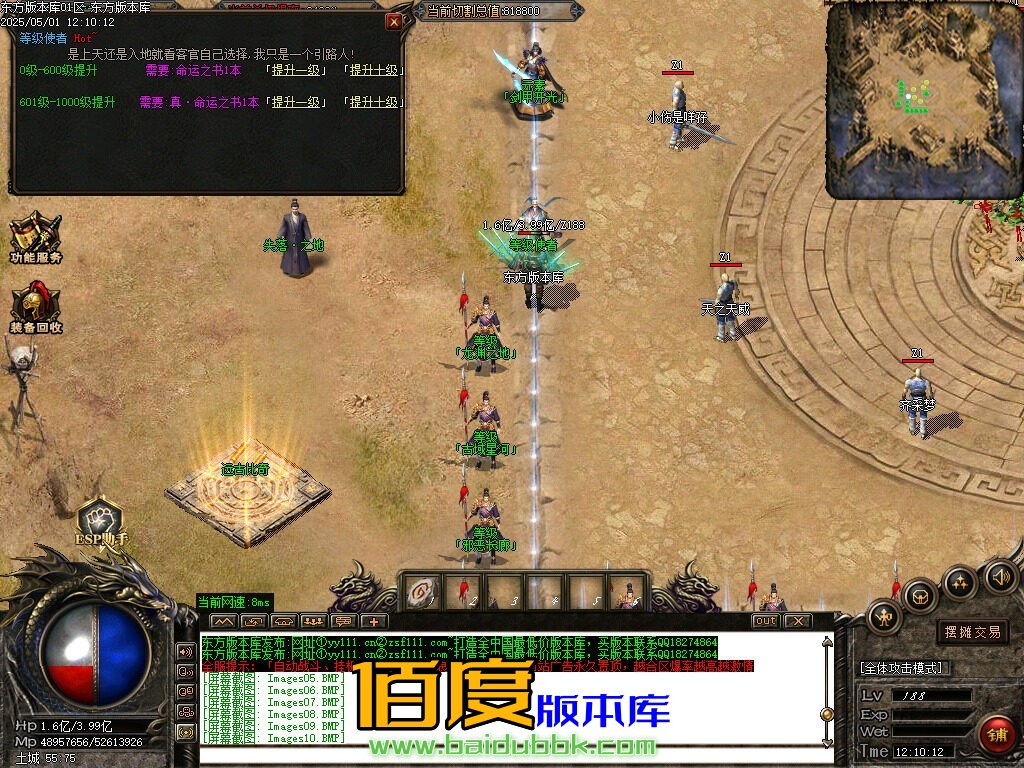Open the 功能服务 menu icon

tap(35, 238)
